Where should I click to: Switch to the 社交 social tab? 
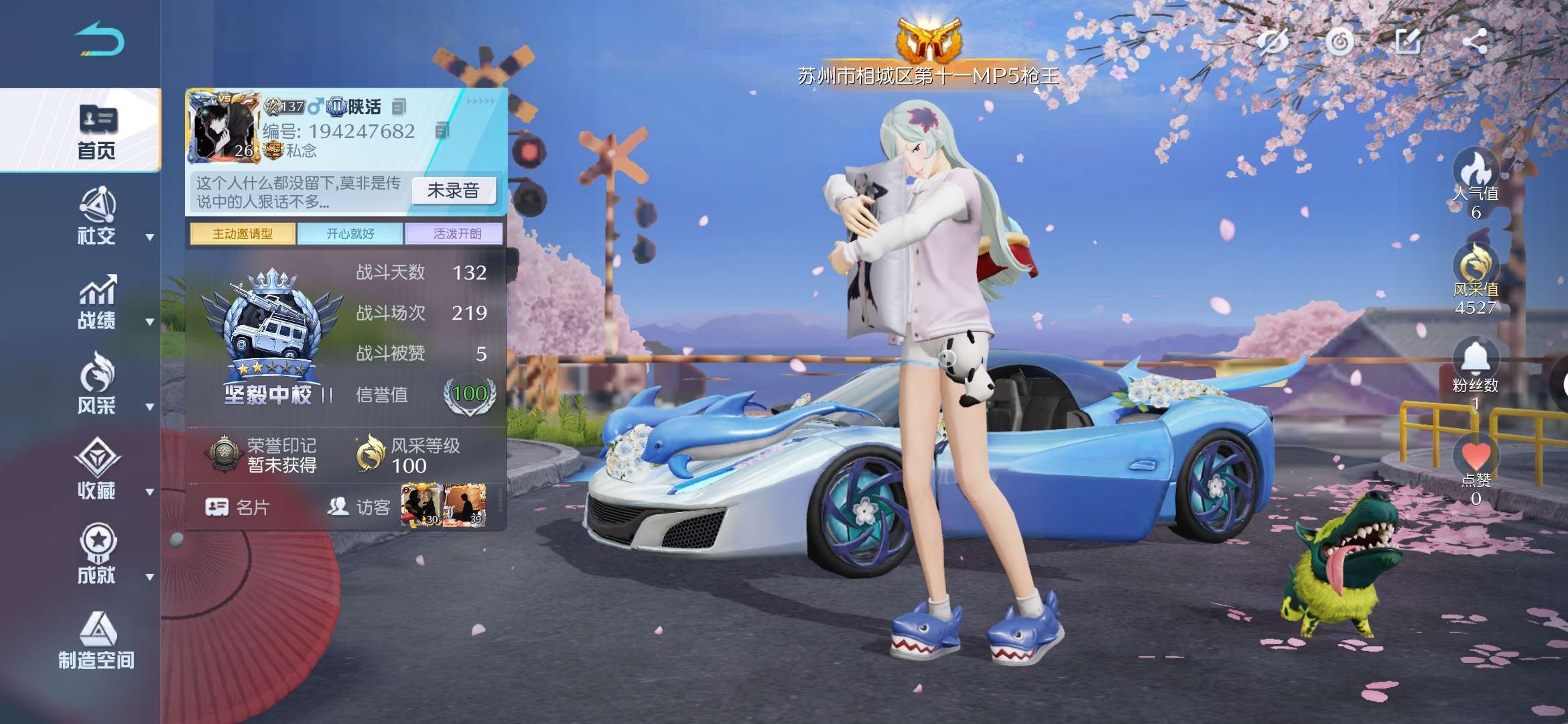pos(96,217)
